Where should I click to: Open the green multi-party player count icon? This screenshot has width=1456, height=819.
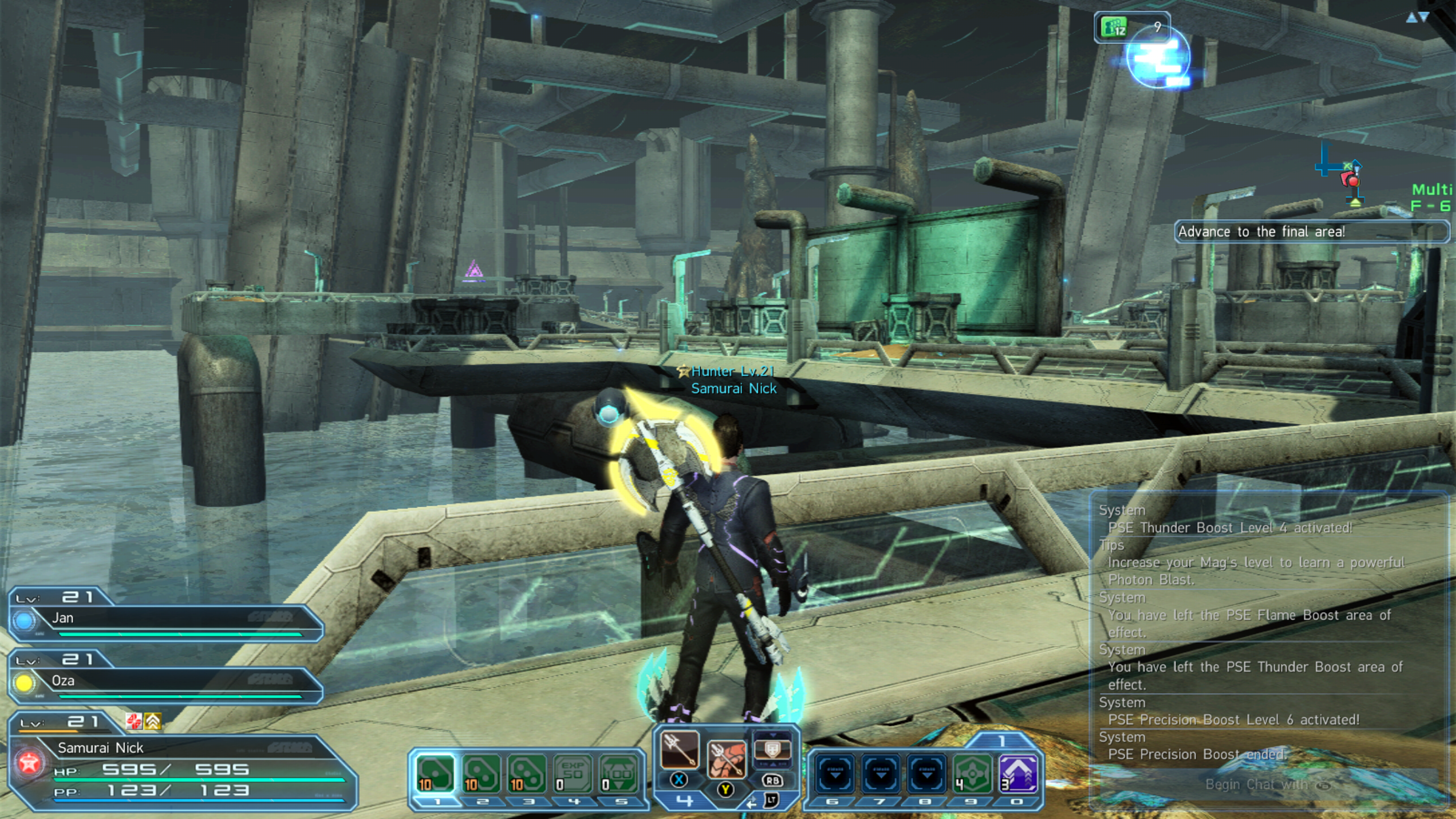click(1113, 27)
